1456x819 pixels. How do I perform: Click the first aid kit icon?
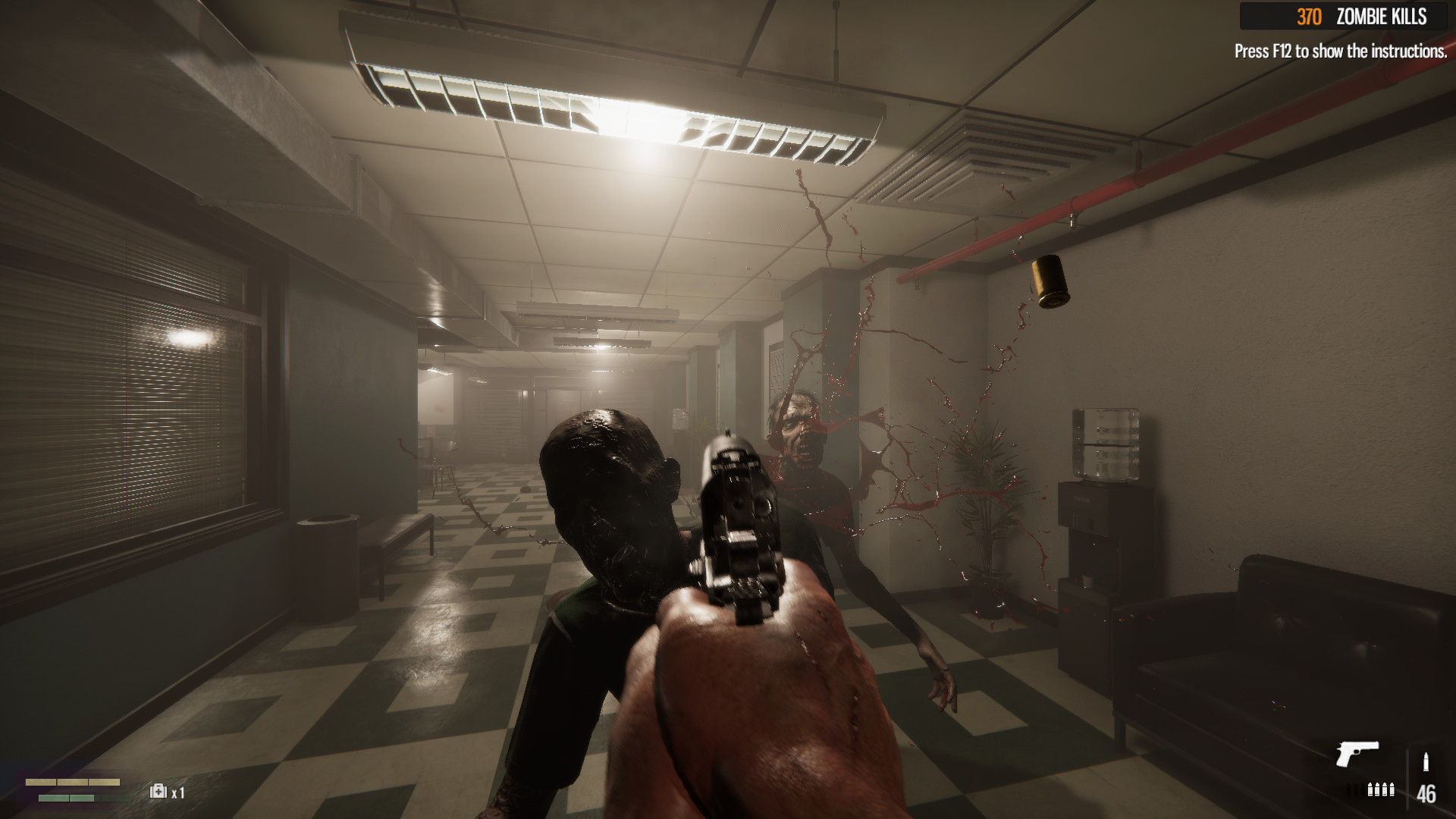point(158,791)
